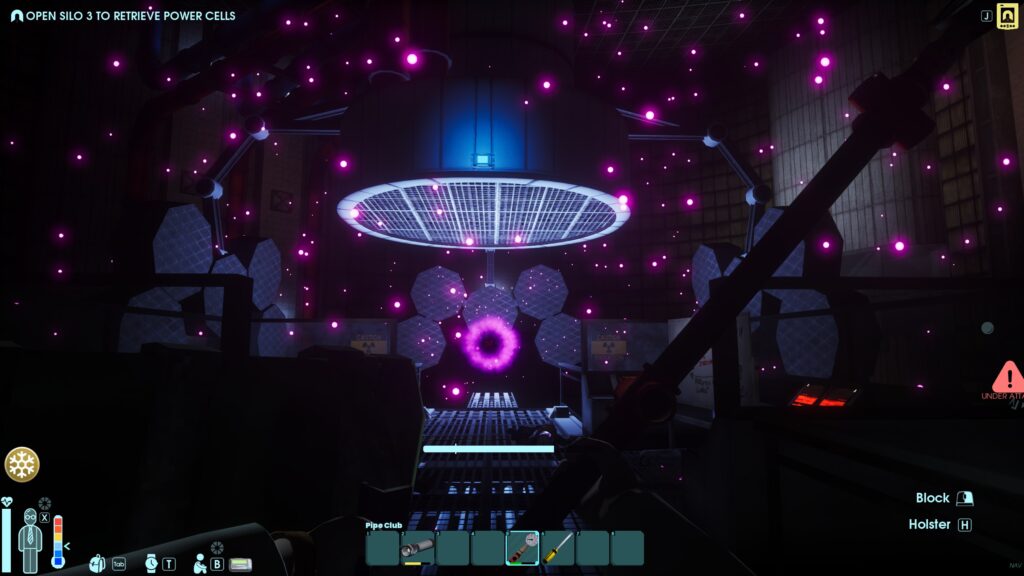Click the sitting person rest icon
The height and width of the screenshot is (576, 1024).
(200, 563)
